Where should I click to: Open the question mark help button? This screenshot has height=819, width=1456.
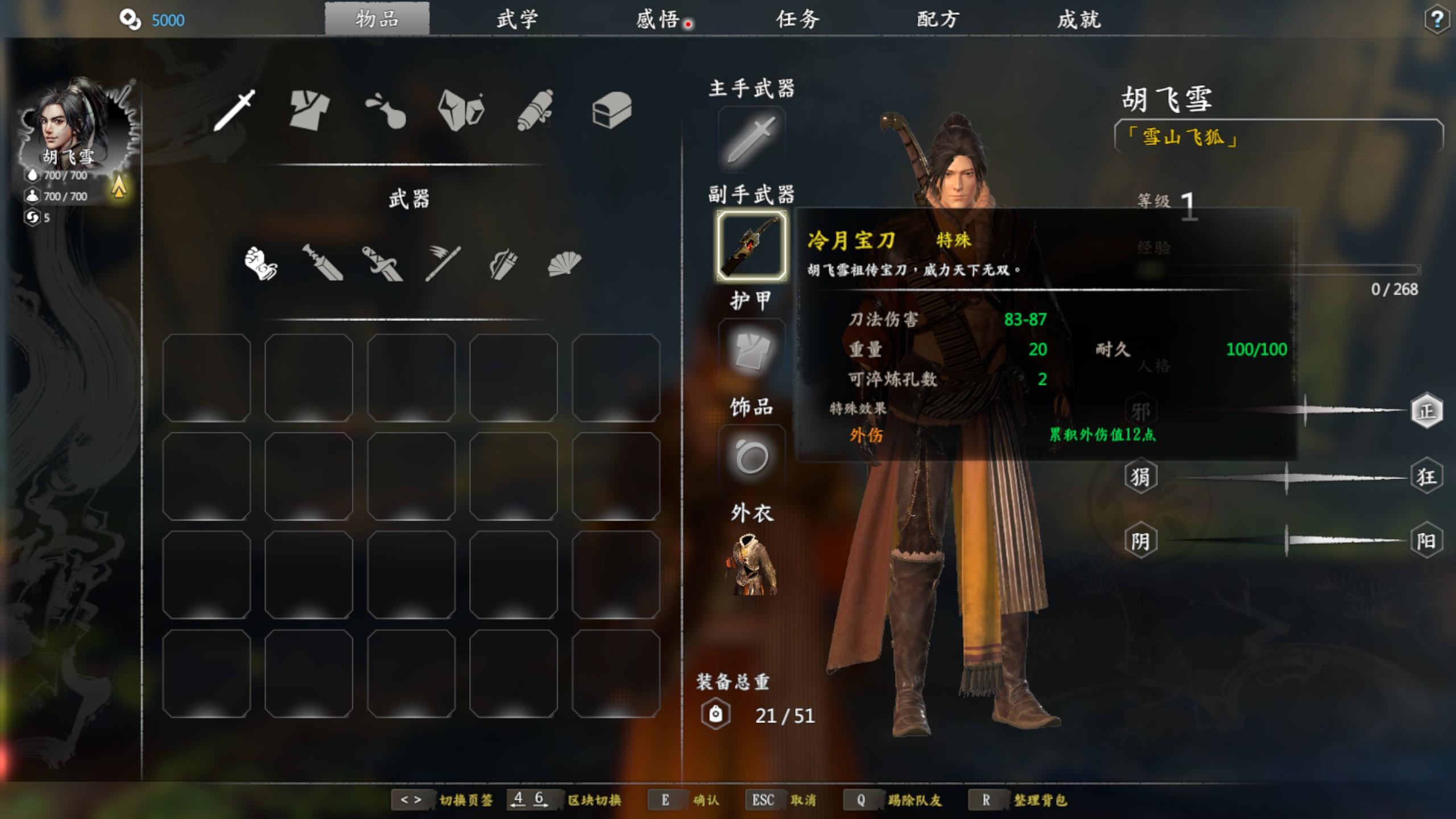(x=1436, y=20)
